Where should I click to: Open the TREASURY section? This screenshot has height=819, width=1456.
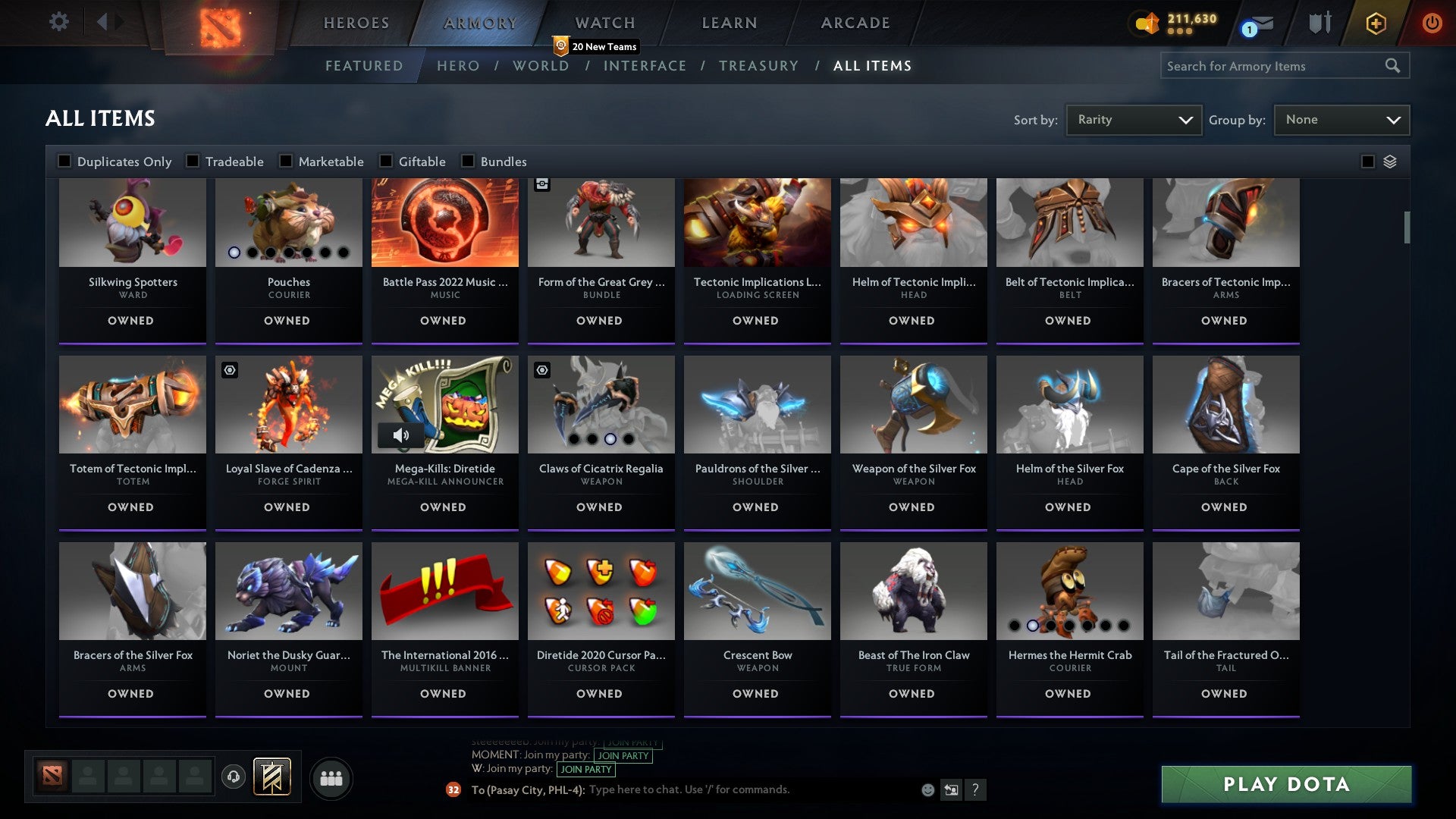coord(758,66)
